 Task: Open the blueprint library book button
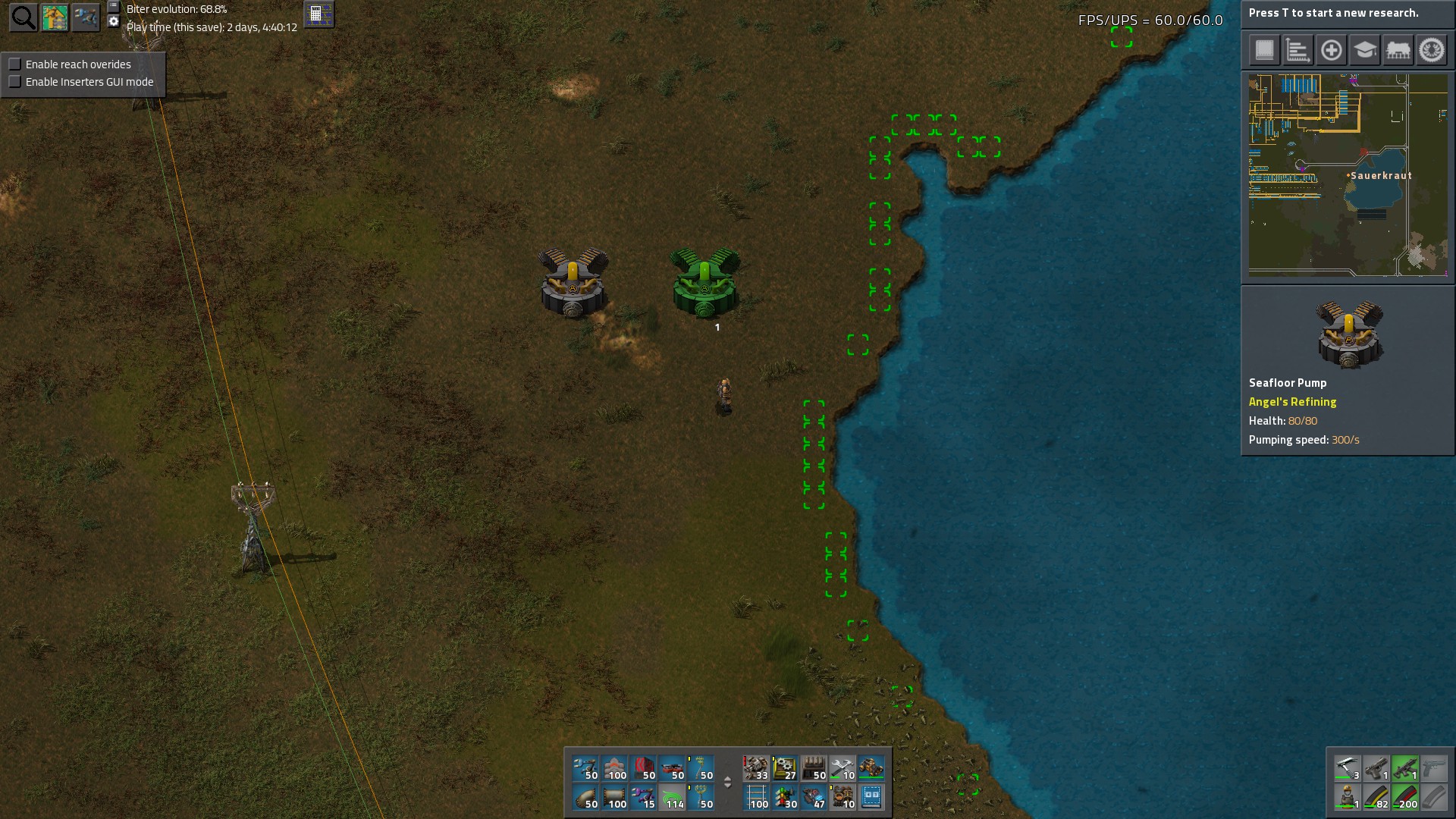tap(1264, 51)
